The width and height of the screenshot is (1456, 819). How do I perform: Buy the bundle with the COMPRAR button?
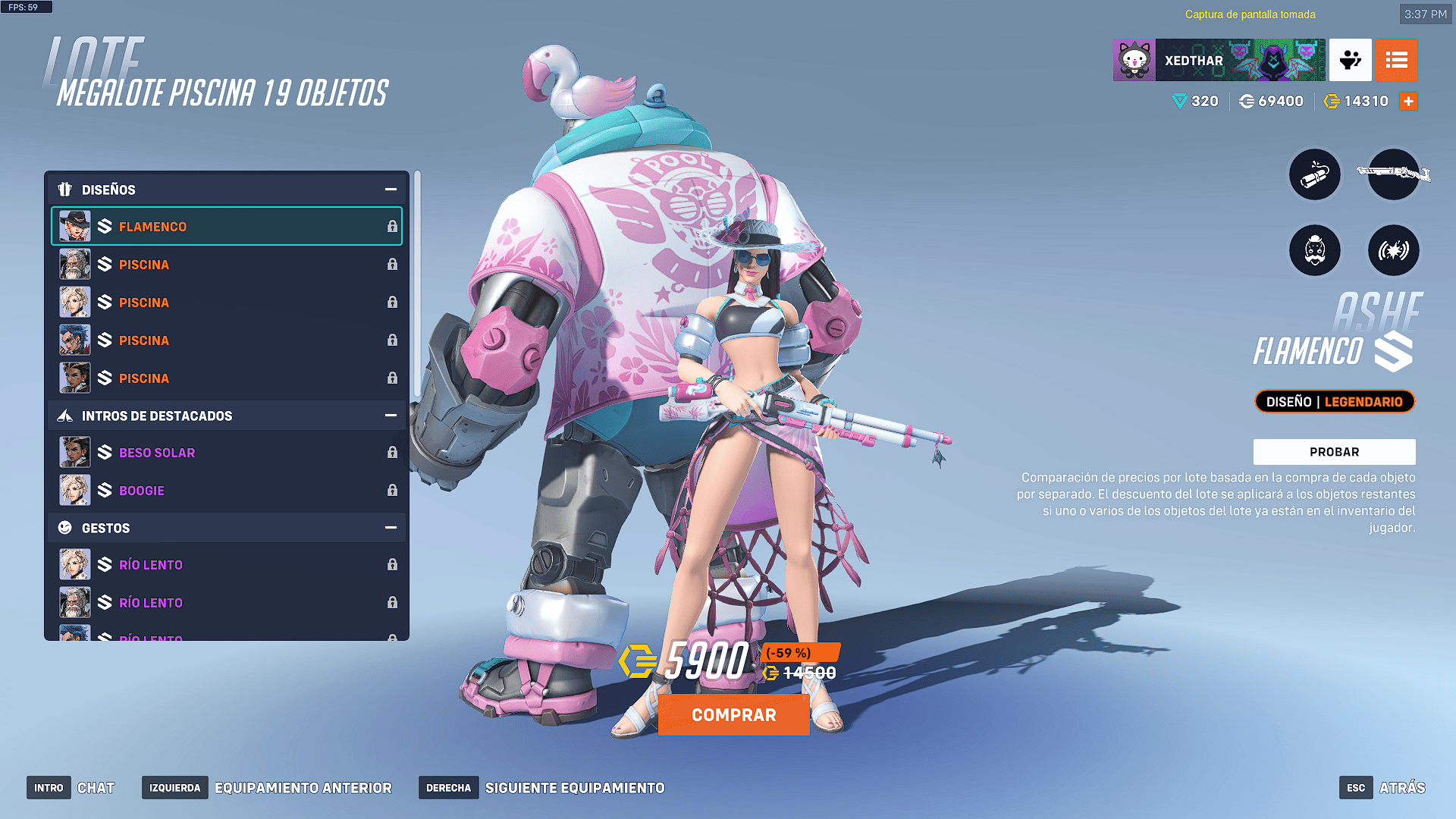733,715
